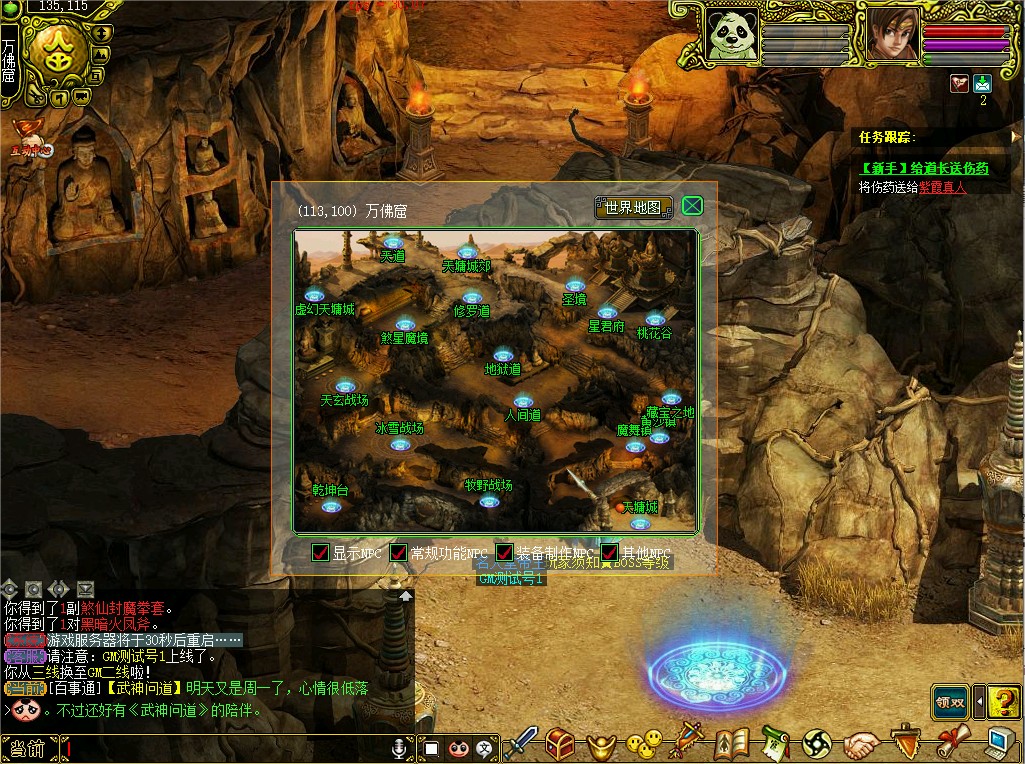Open the 世界地图 world map
1025x764 pixels.
[634, 208]
